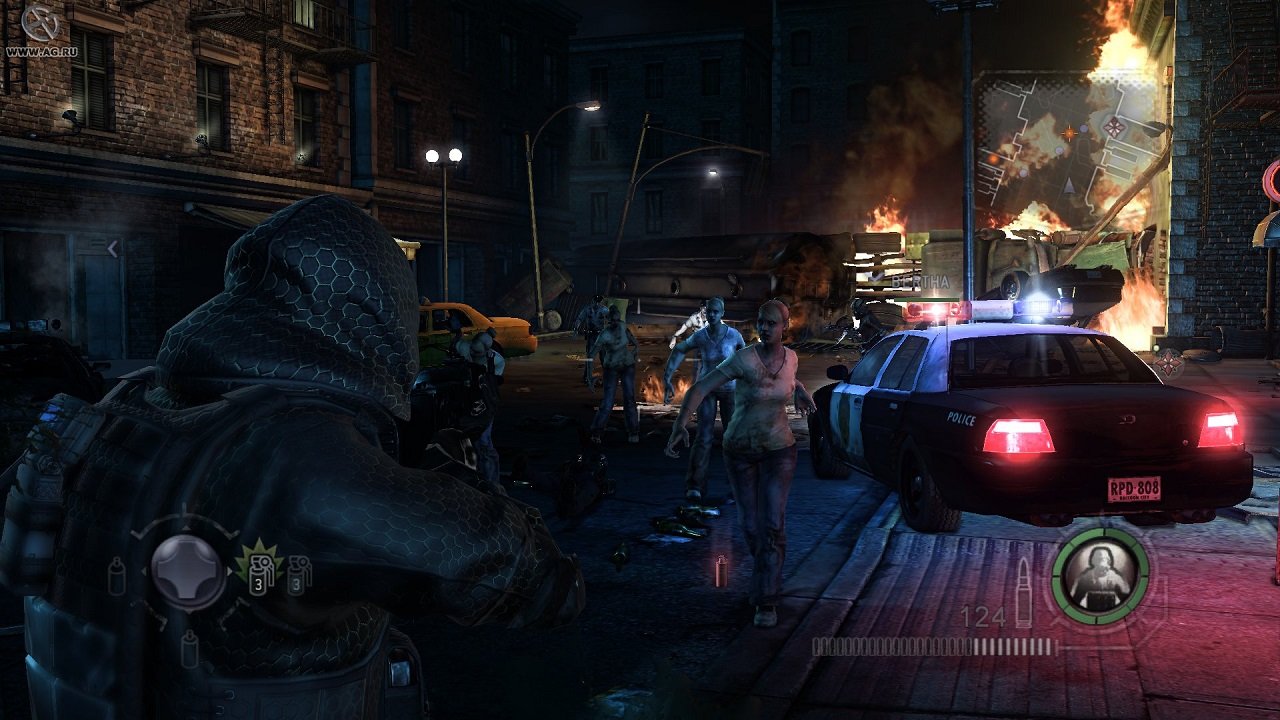Toggle the highlighted grenade slot on the HUD

click(x=259, y=573)
